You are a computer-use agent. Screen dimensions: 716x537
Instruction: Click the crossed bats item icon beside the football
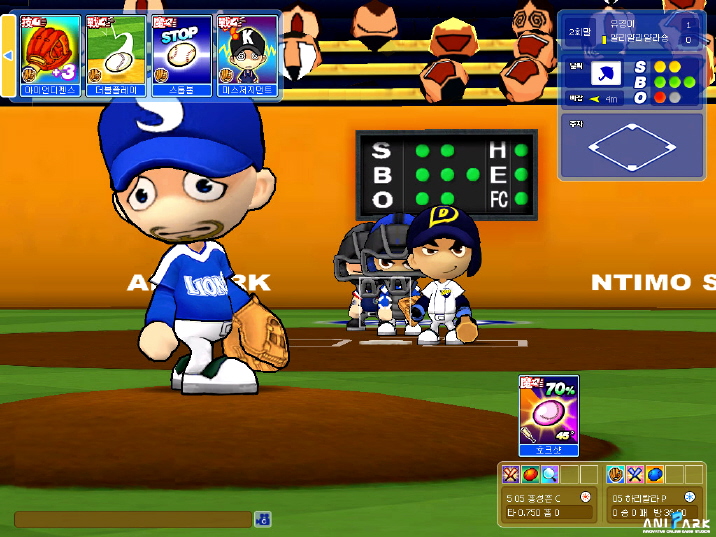coord(512,474)
